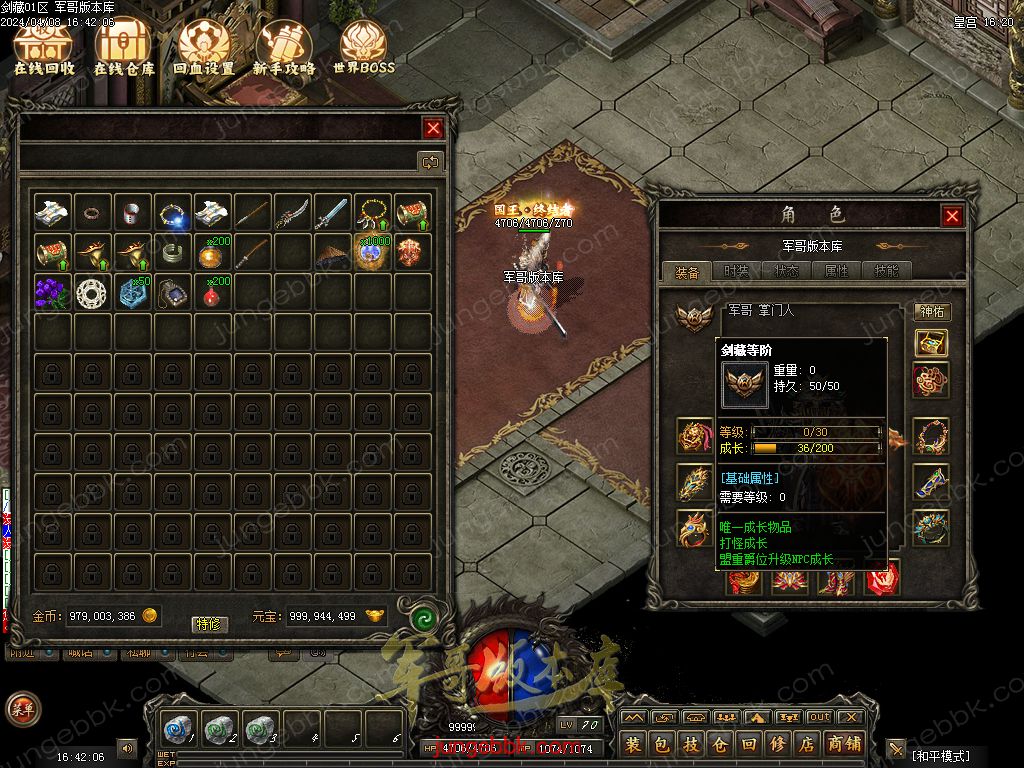
Task: Select the red potion x200 stack
Action: click(x=213, y=292)
